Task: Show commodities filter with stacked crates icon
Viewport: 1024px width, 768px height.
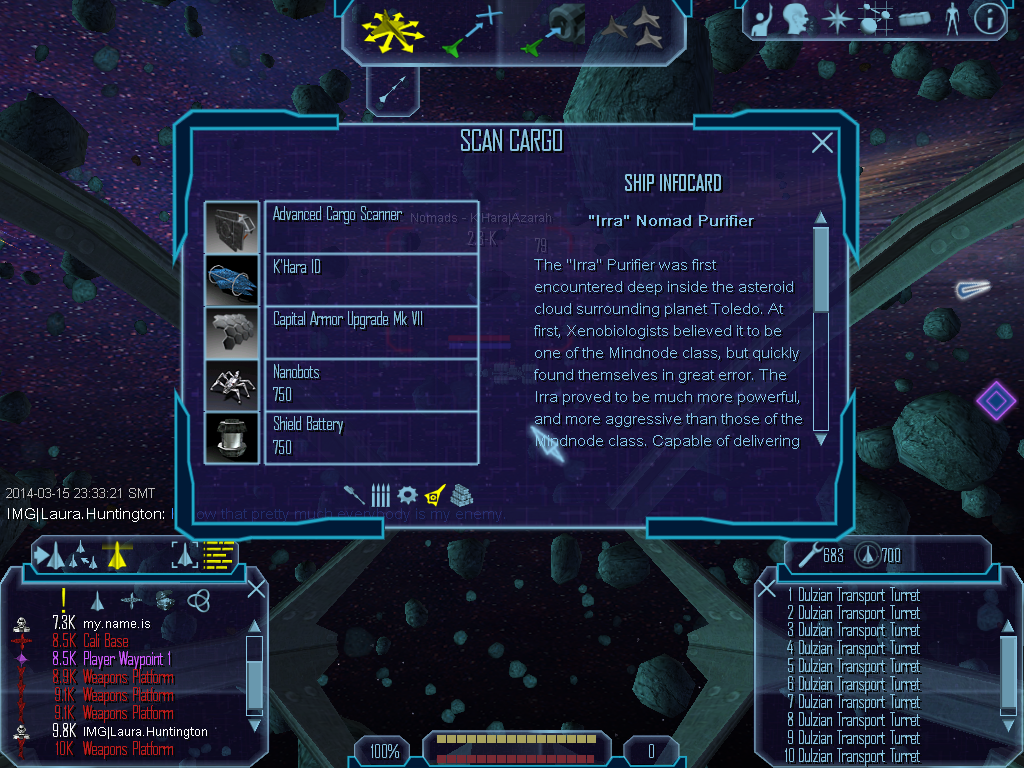Action: (x=460, y=494)
